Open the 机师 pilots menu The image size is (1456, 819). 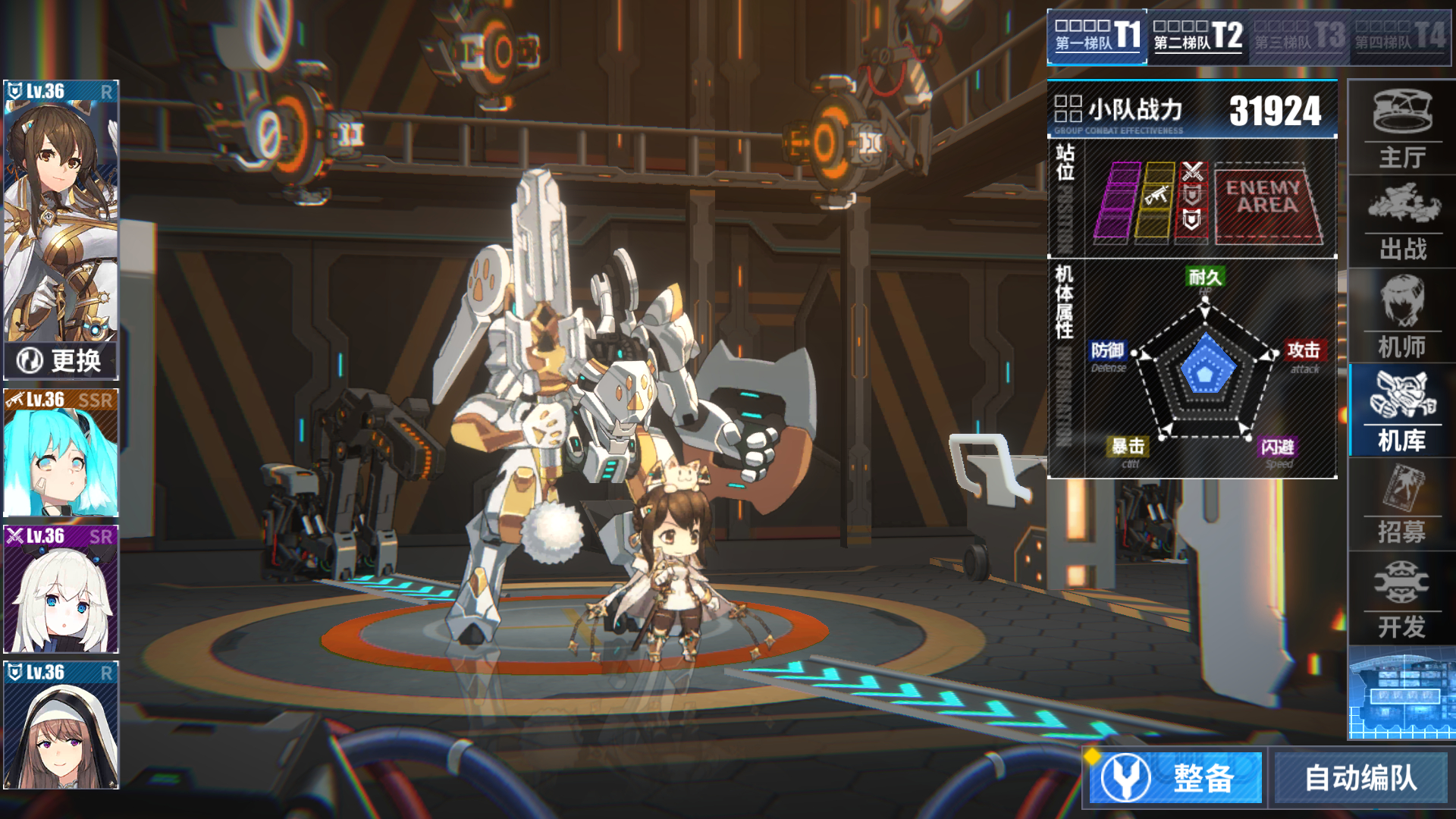coord(1402,317)
